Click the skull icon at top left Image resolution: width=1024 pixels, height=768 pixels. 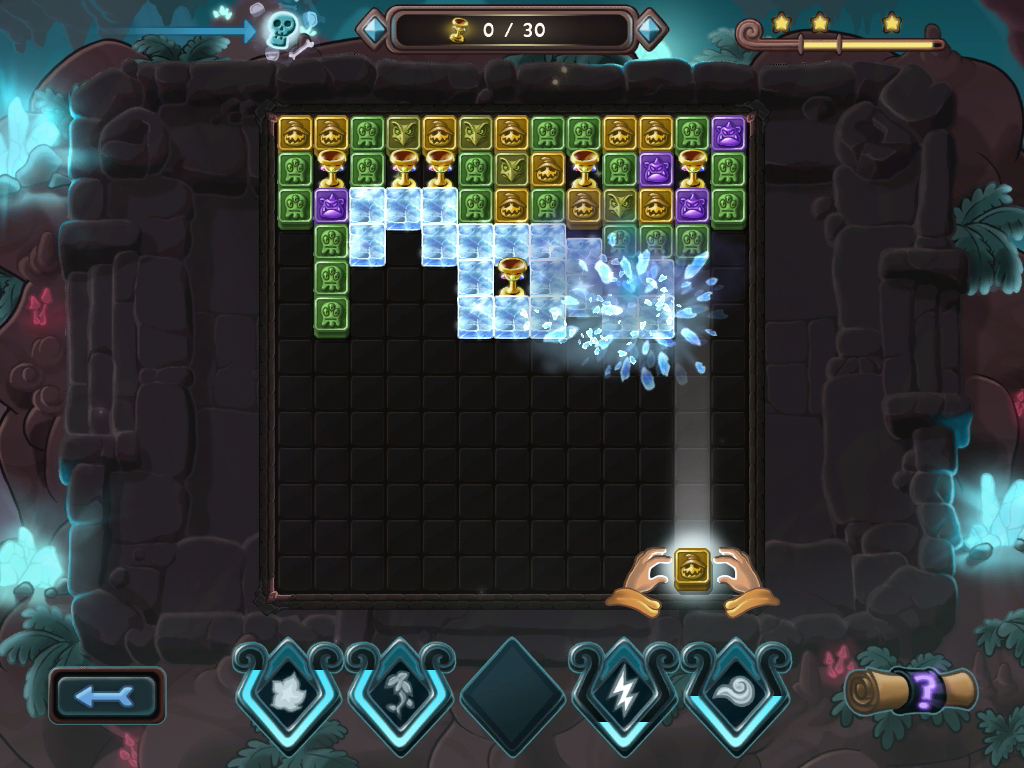(282, 28)
